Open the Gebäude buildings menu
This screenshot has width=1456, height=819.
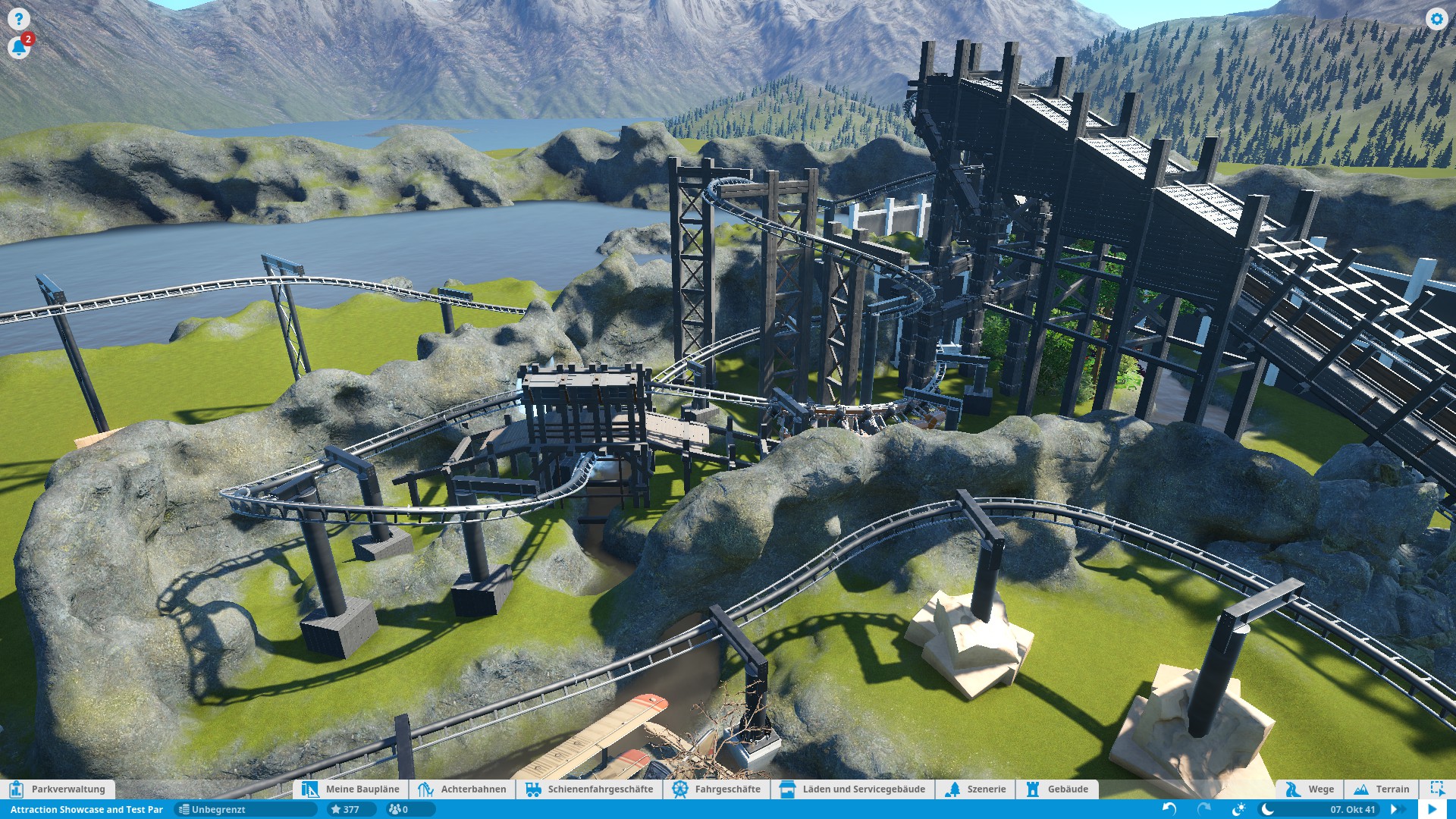pos(1057,789)
